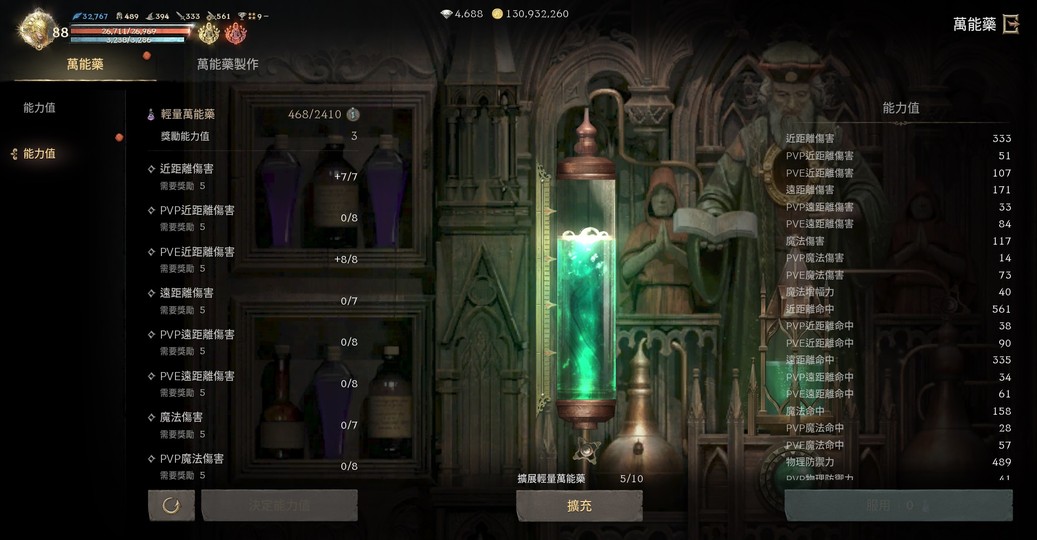Close the 萬能藥 screen with exit icon
The image size is (1037, 540).
coord(1011,24)
